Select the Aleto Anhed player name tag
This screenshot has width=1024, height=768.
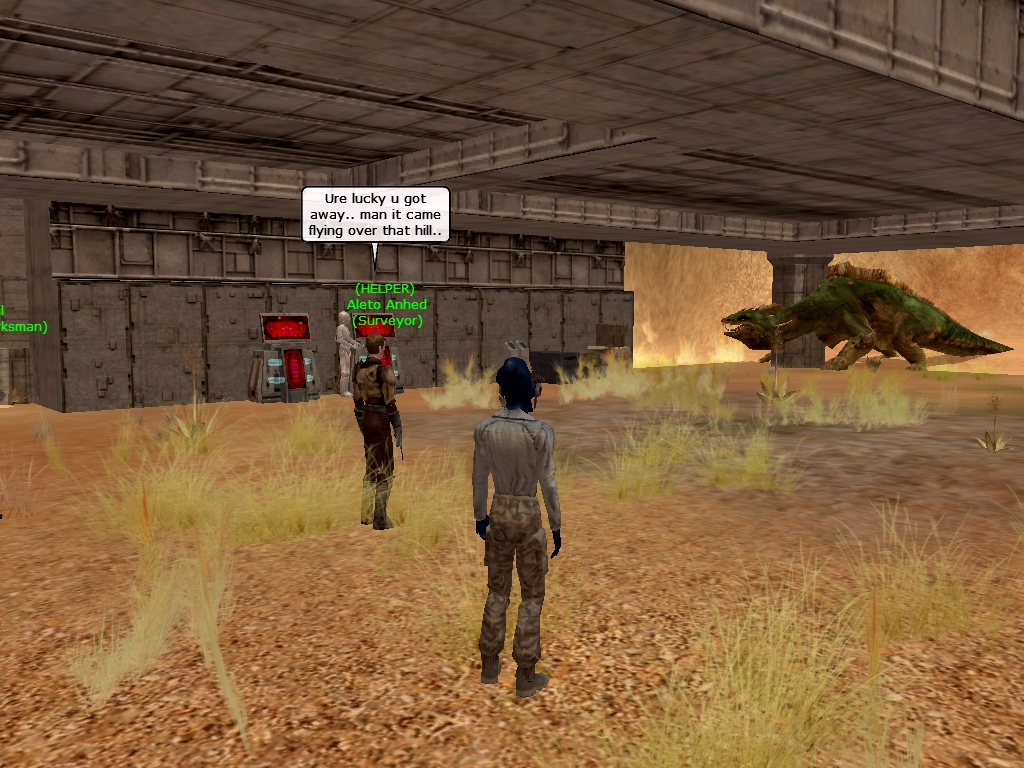(386, 304)
